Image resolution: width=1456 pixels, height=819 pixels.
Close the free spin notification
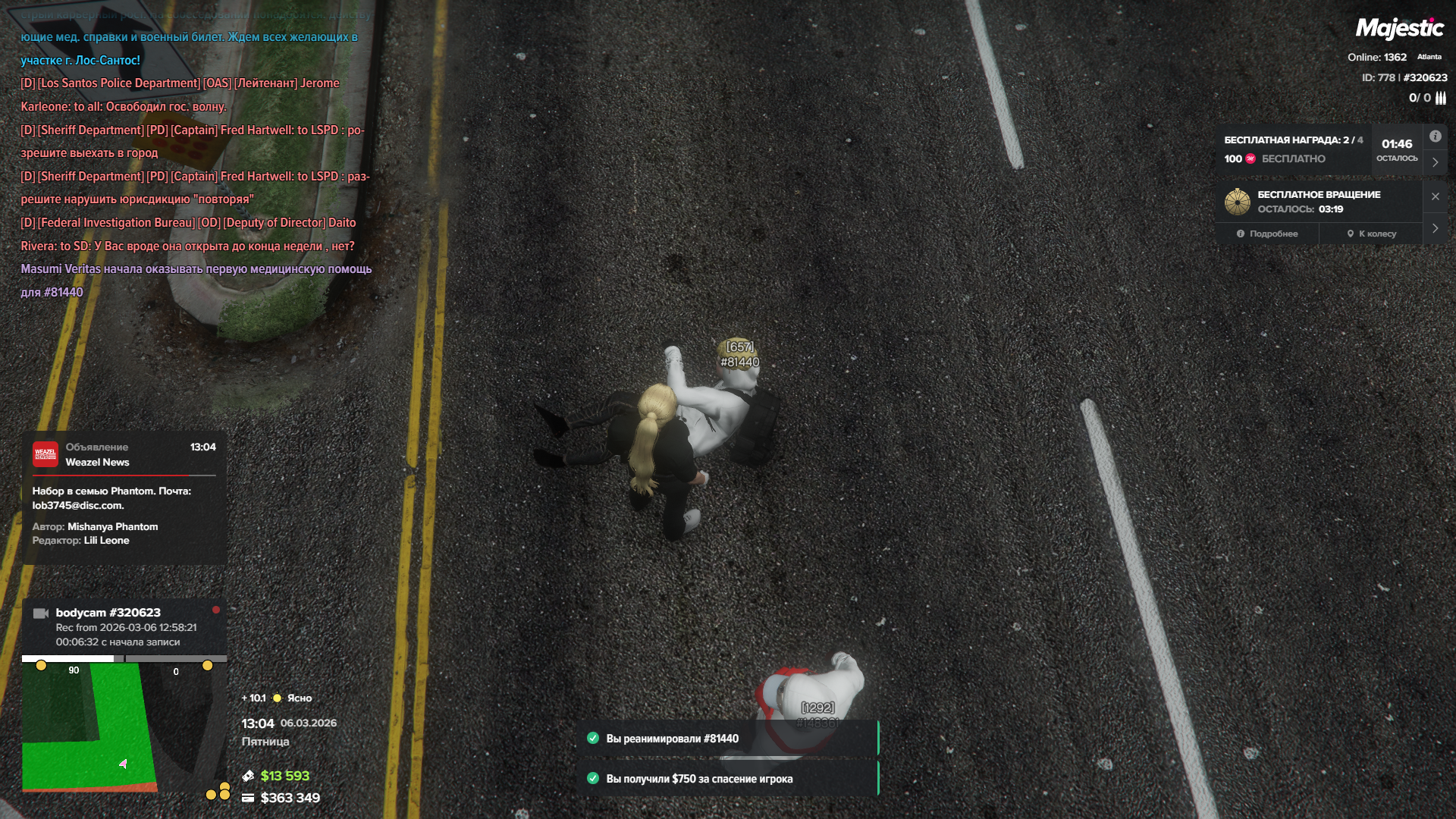click(1435, 196)
